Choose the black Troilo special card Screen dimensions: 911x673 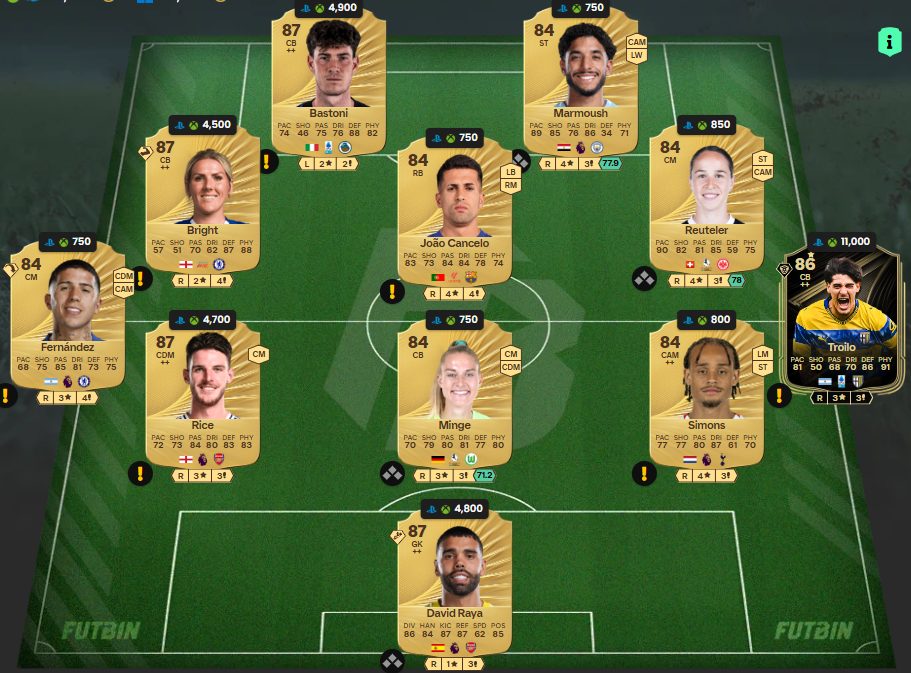(x=842, y=320)
